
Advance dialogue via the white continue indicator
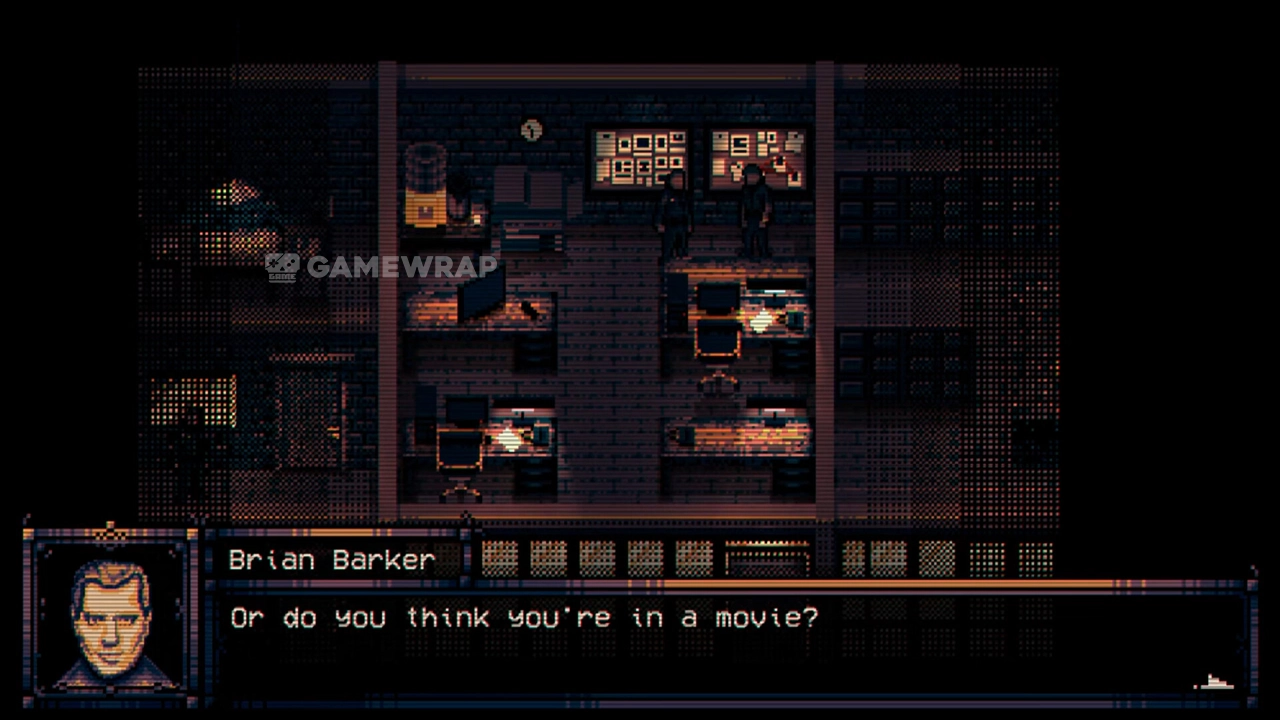point(1215,683)
